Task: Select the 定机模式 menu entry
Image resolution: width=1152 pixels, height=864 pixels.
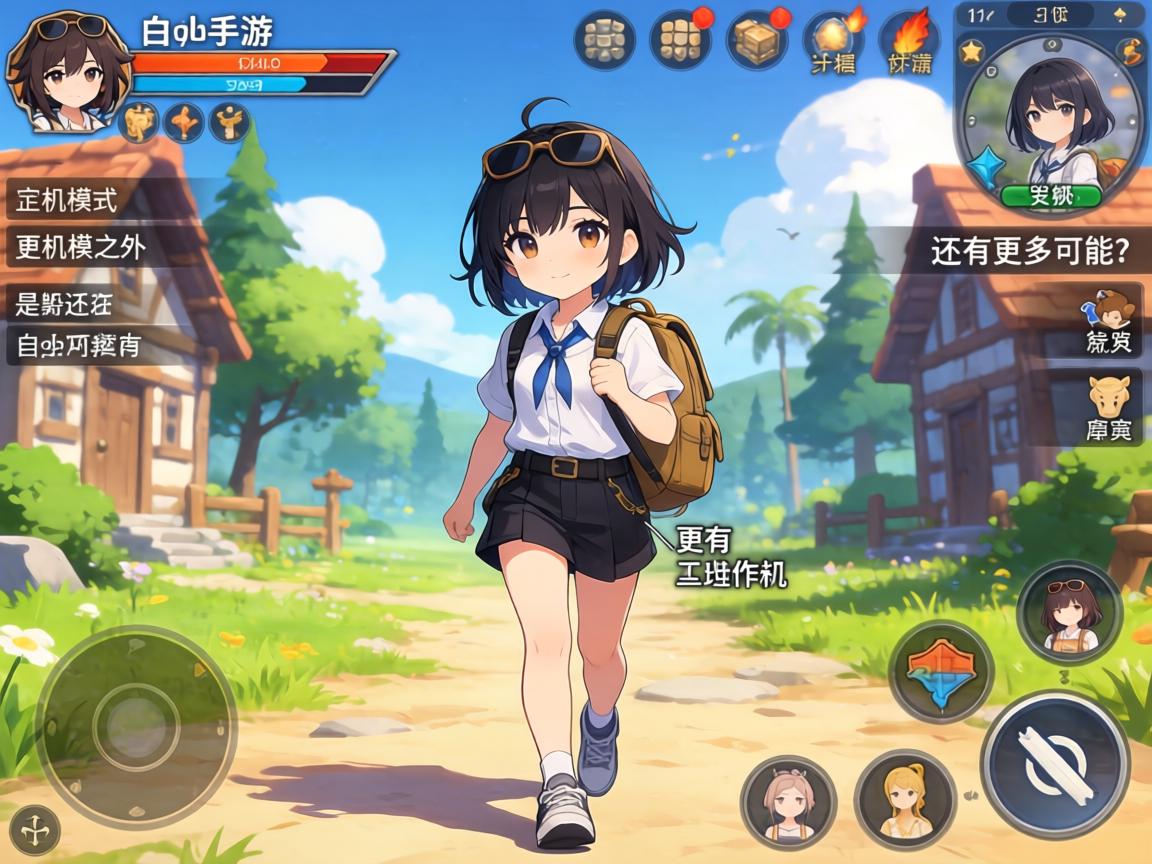Action: coord(68,200)
